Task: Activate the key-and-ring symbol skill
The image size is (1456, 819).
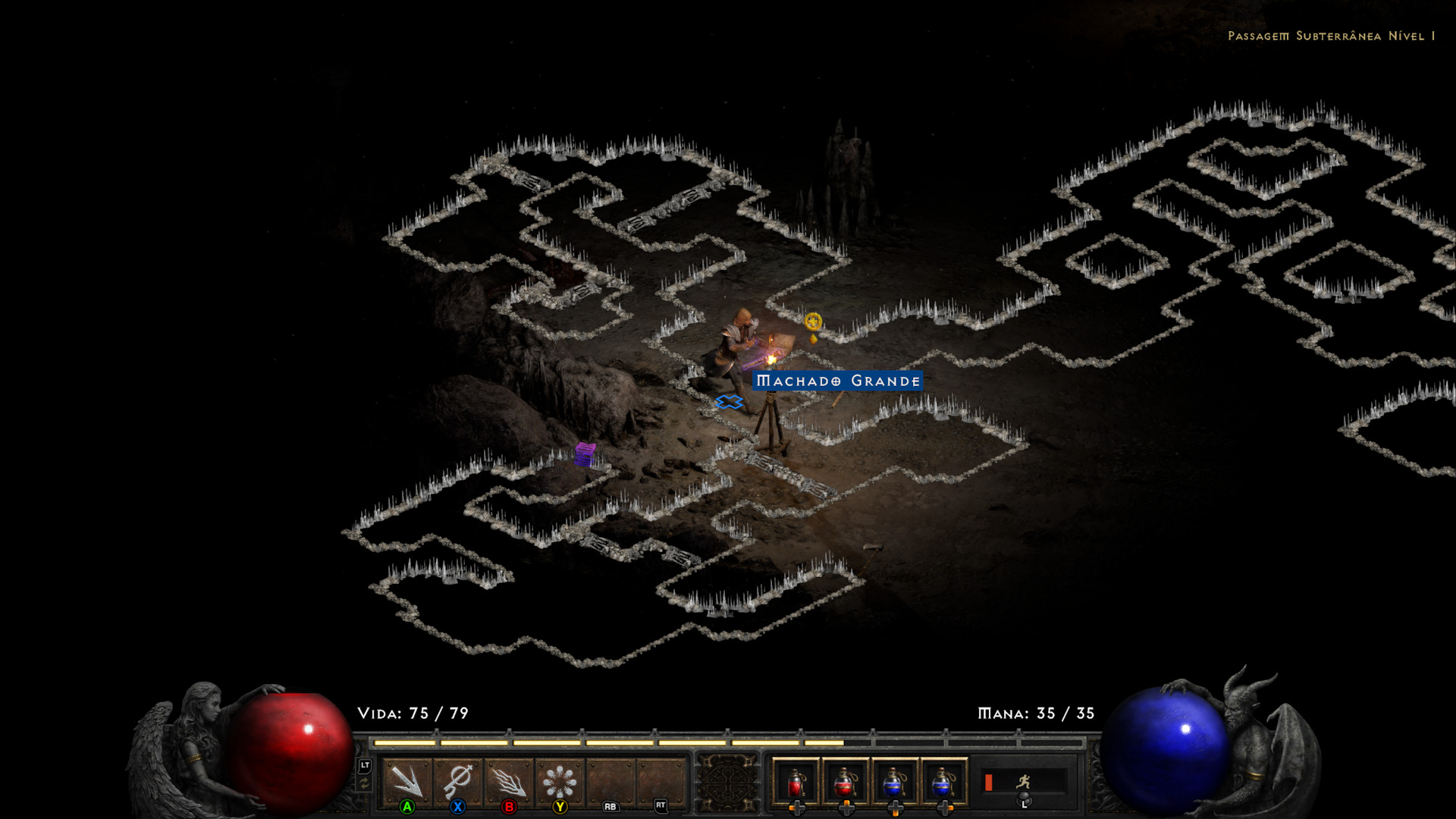Action: (x=458, y=781)
